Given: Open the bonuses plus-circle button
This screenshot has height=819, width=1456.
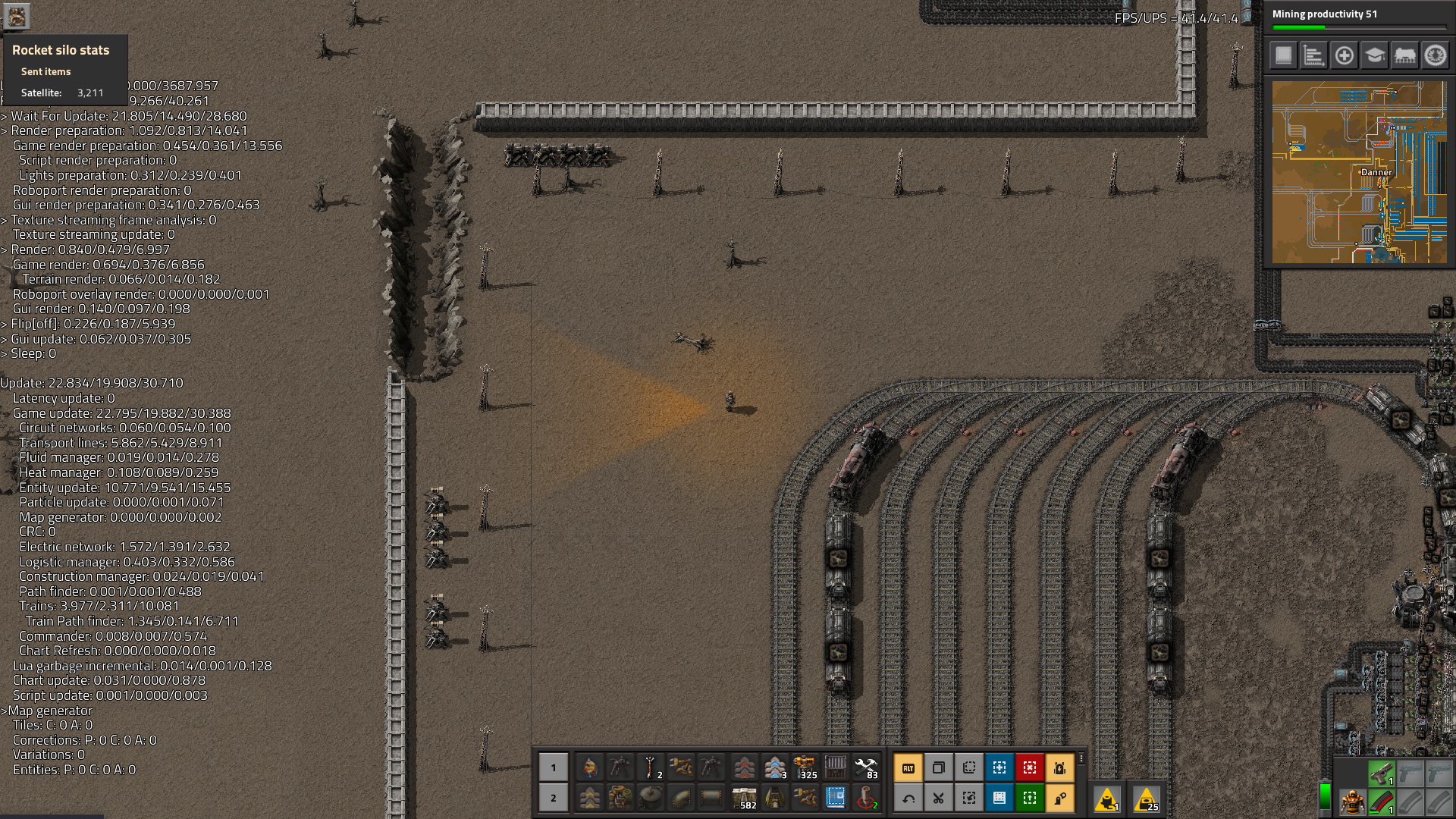Looking at the screenshot, I should [1344, 55].
